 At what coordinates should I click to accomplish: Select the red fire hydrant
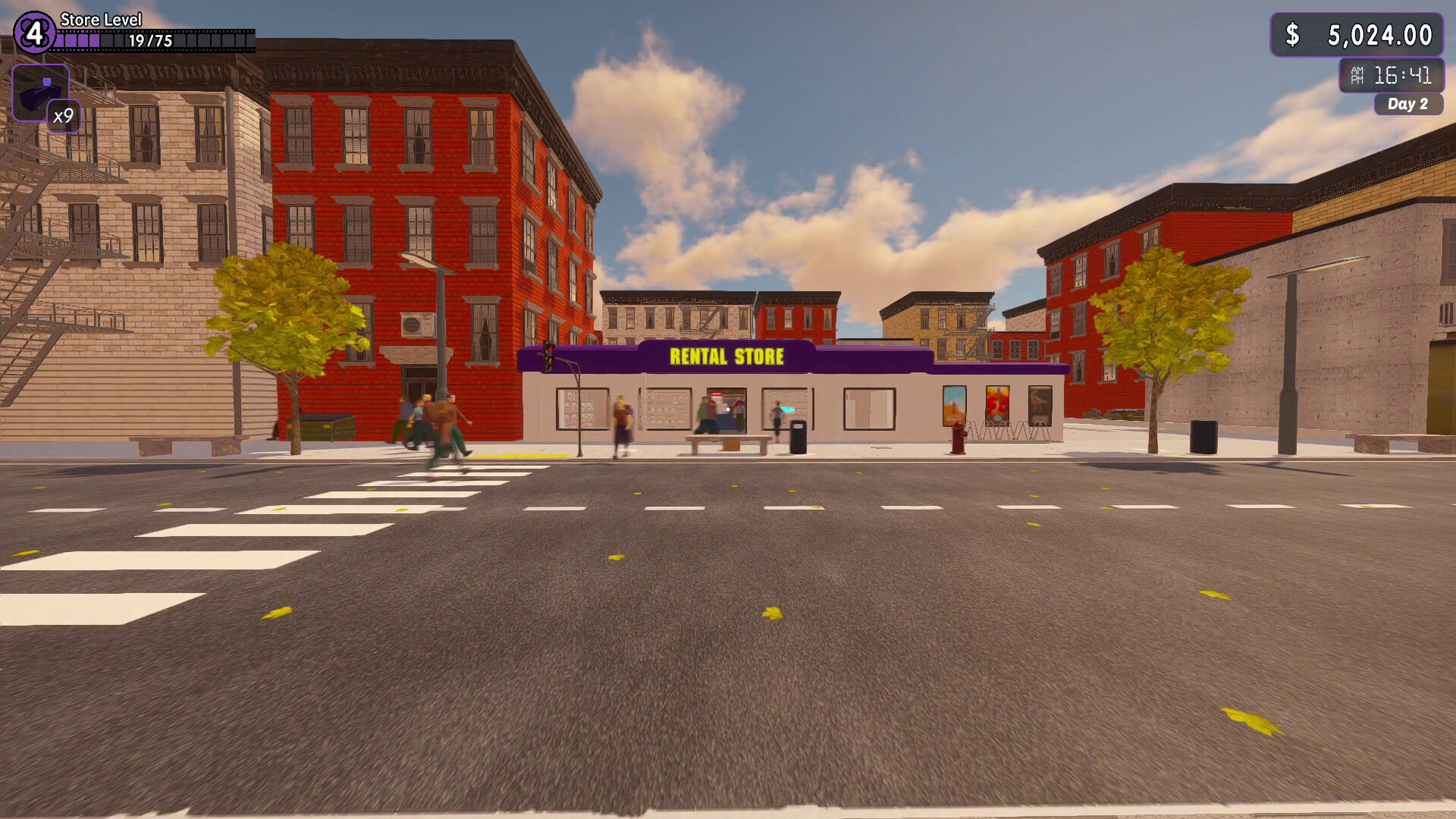[x=959, y=440]
